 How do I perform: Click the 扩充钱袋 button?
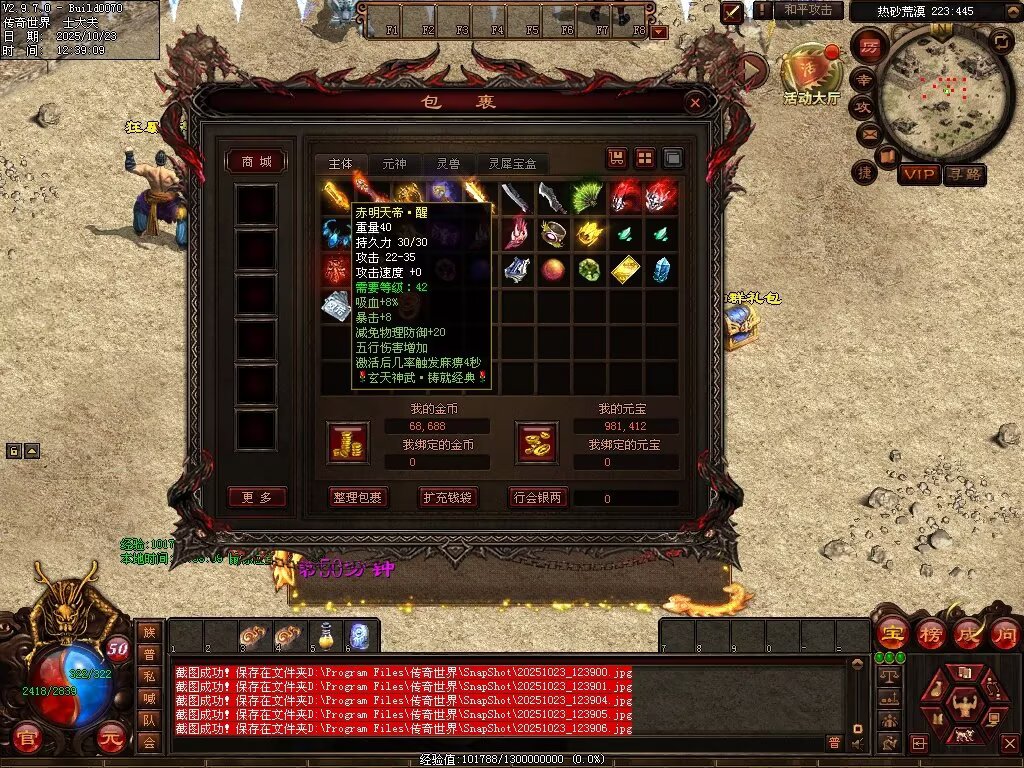[x=446, y=497]
